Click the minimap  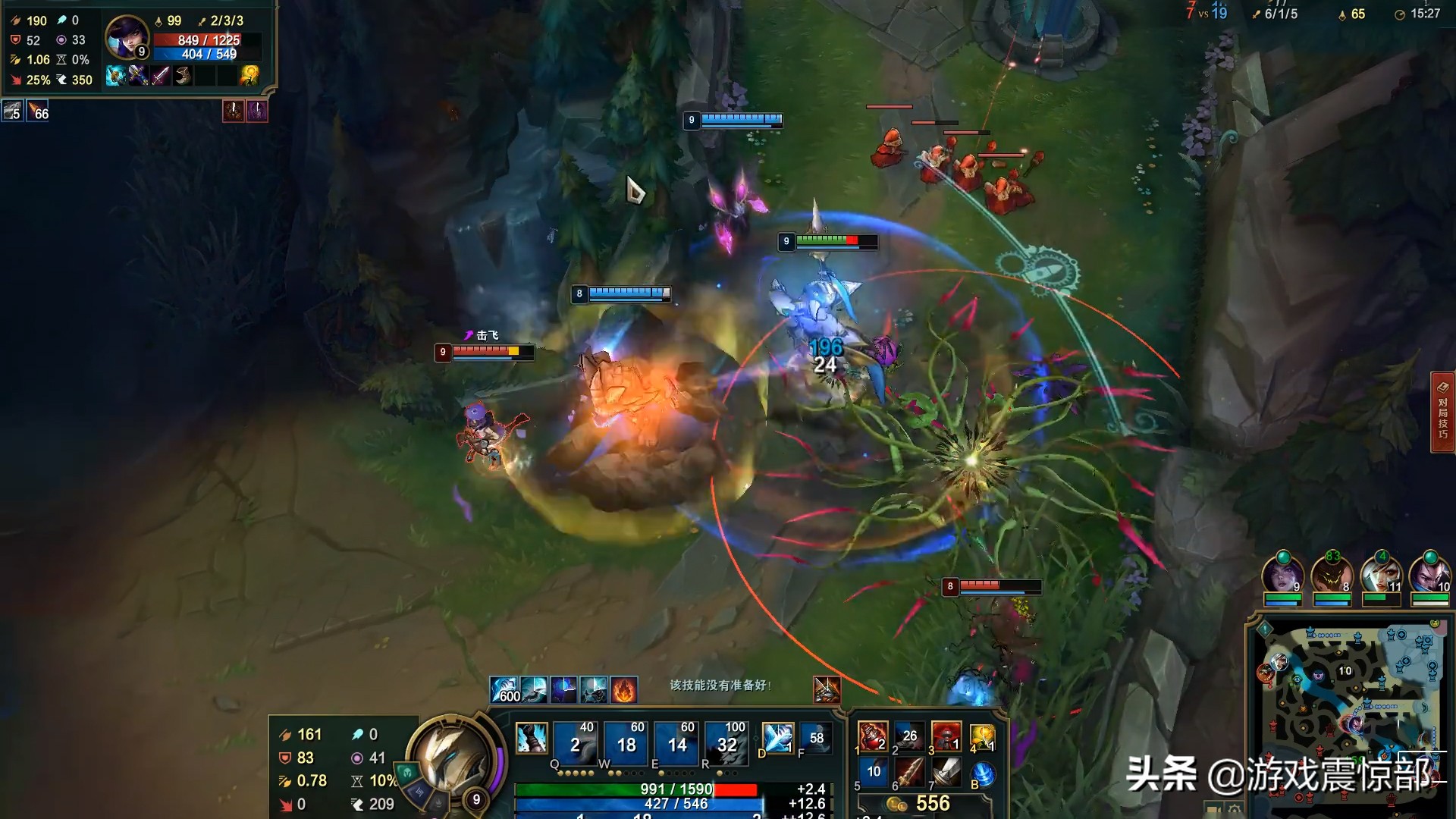pos(1350,698)
